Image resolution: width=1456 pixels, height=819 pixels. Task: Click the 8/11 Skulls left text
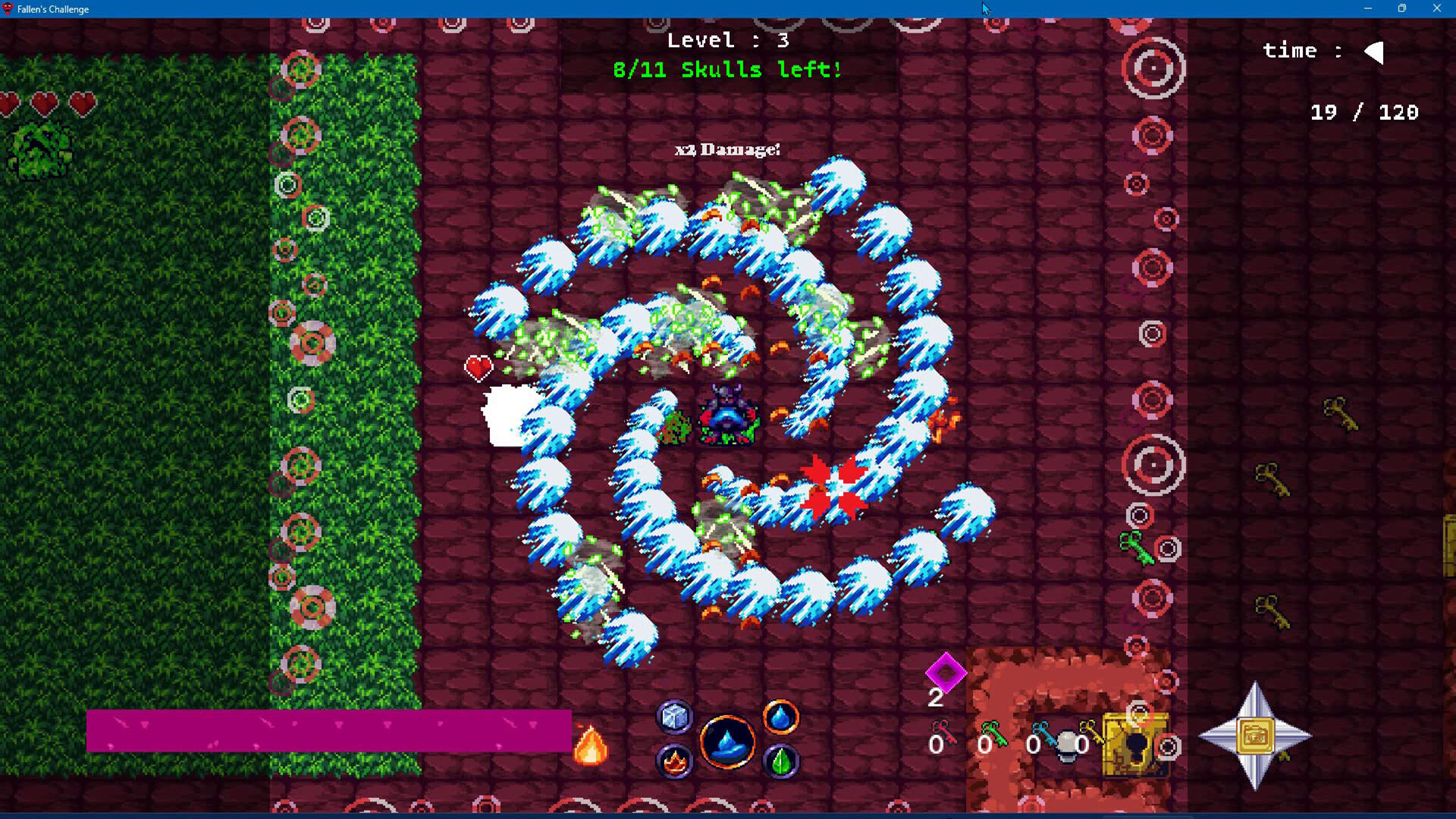coord(726,70)
